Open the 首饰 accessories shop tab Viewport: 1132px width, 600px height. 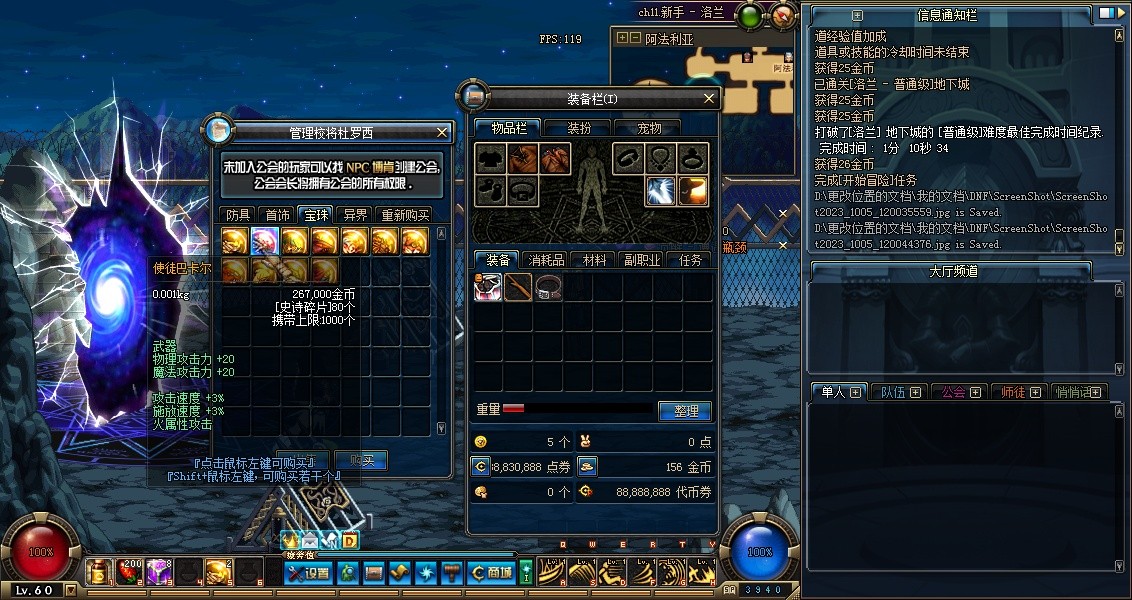[277, 214]
